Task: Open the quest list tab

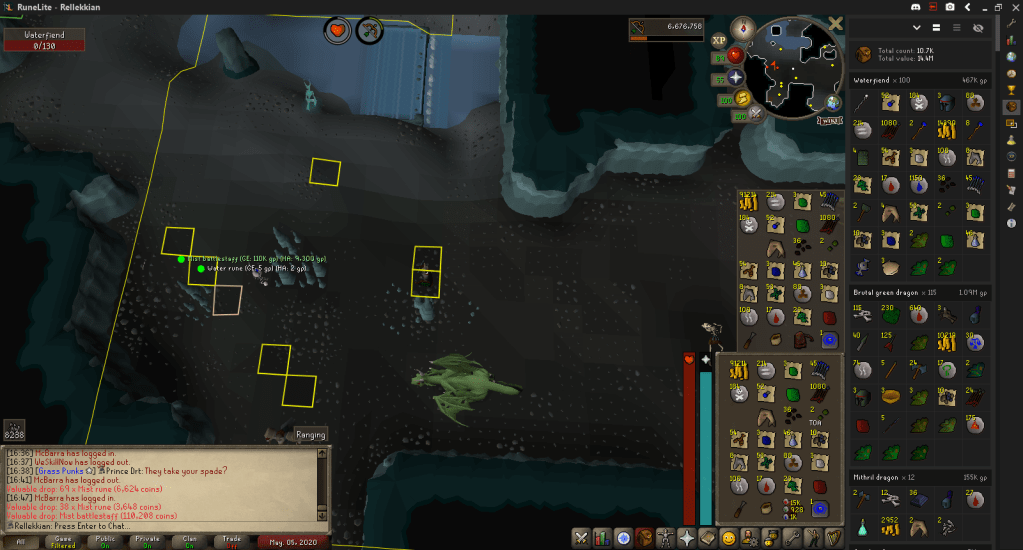Action: (624, 538)
